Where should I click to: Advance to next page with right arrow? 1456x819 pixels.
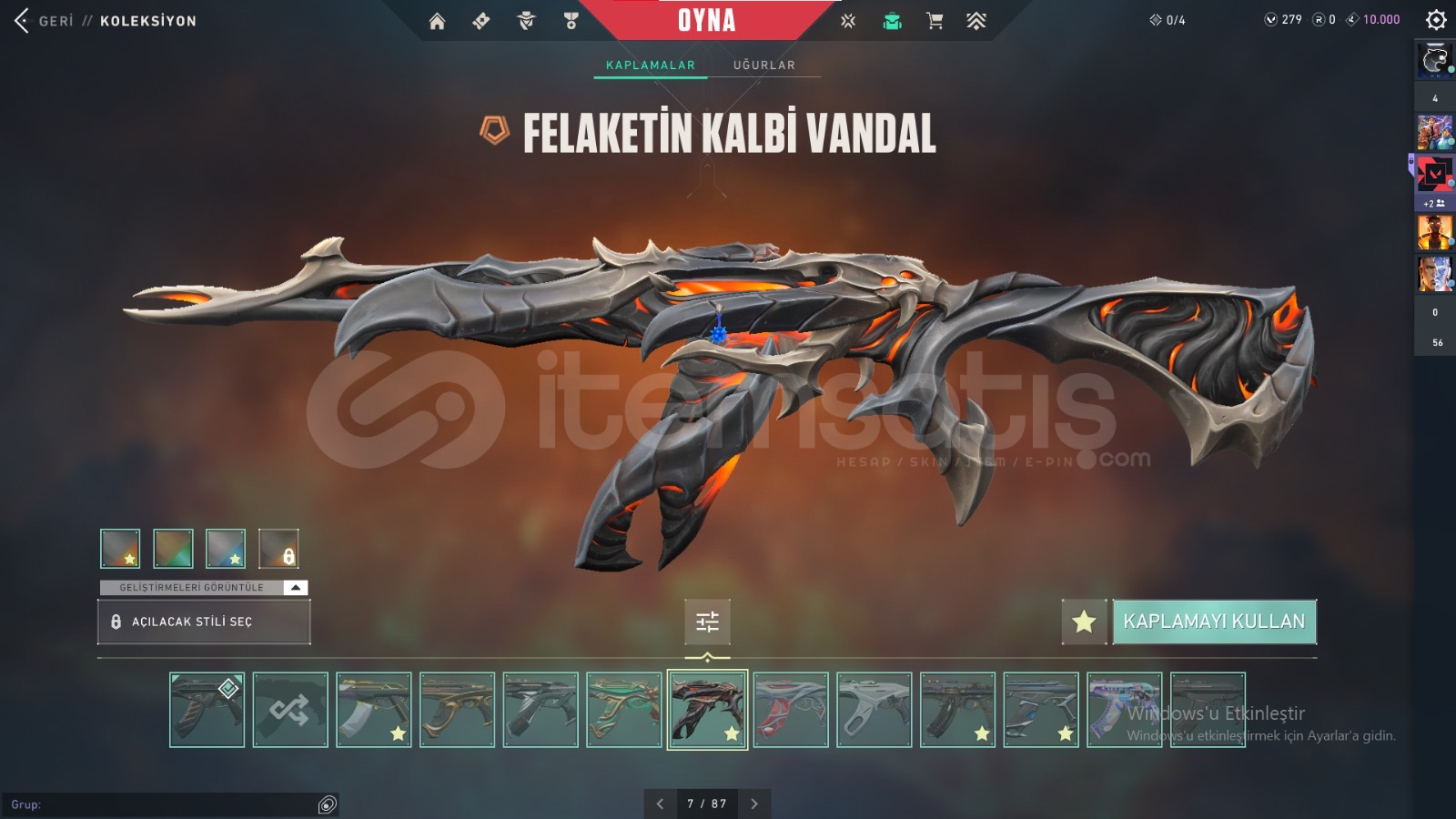pyautogui.click(x=753, y=804)
